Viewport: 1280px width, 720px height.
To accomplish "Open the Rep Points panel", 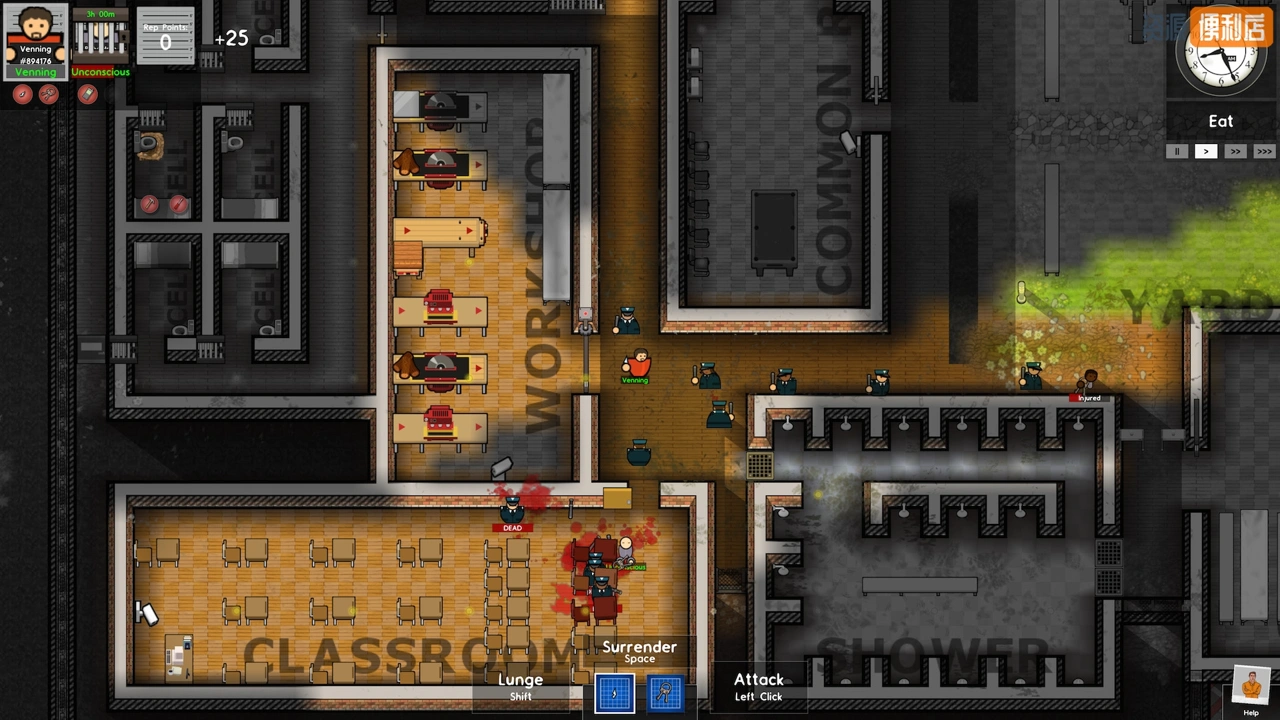I will 165,36.
